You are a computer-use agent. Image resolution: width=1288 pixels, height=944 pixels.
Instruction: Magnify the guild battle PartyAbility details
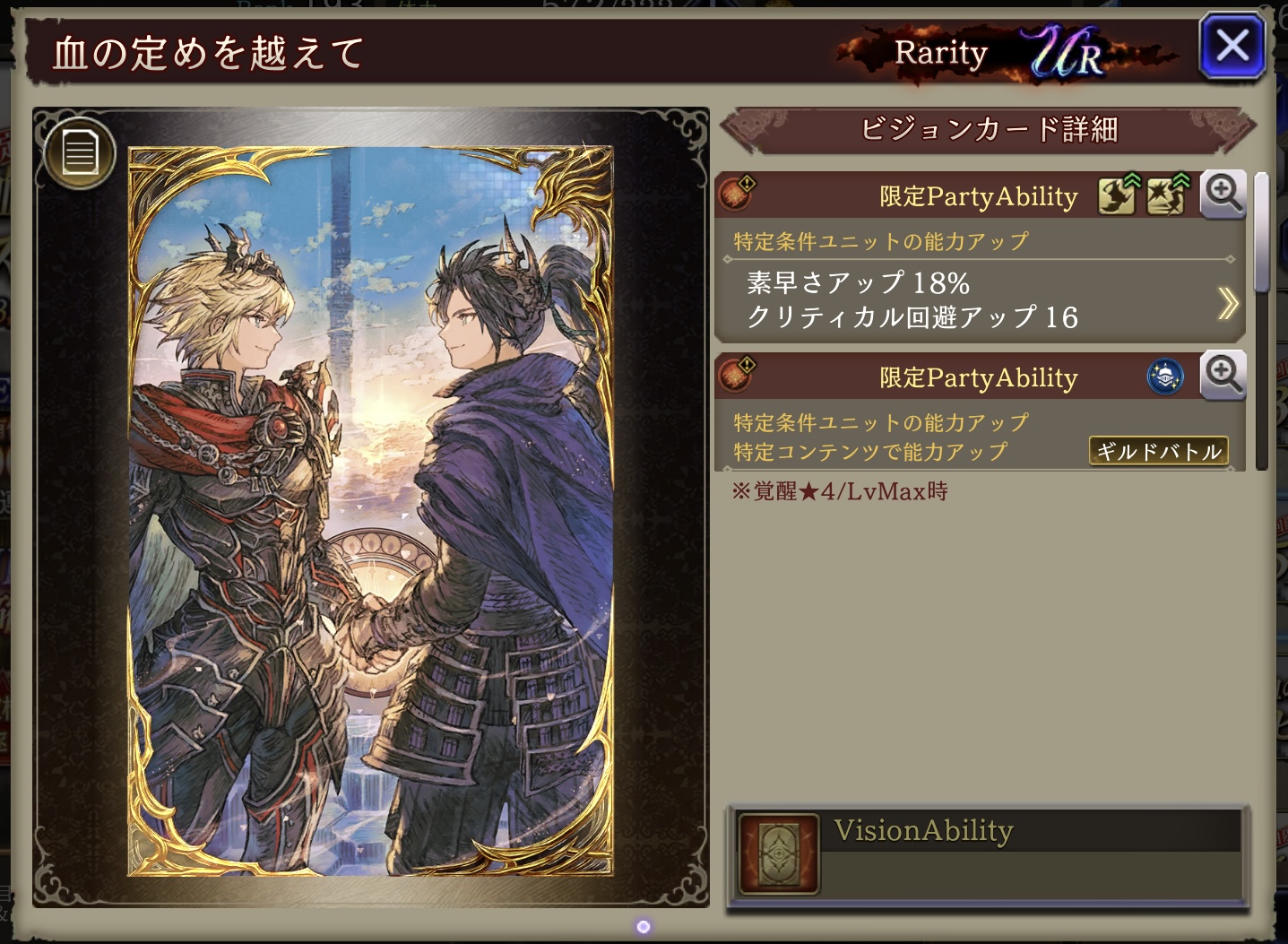pos(1223,376)
